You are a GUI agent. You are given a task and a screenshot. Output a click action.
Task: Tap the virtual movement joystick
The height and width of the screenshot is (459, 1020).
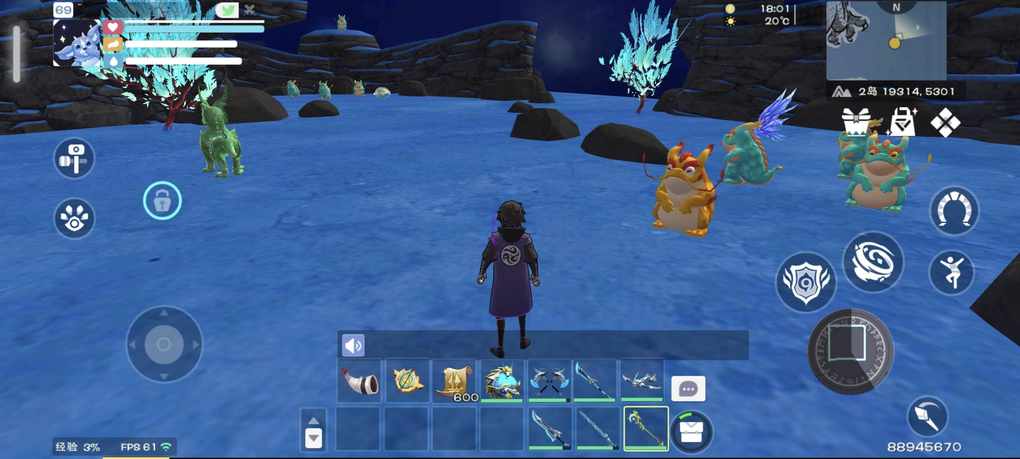pyautogui.click(x=164, y=344)
